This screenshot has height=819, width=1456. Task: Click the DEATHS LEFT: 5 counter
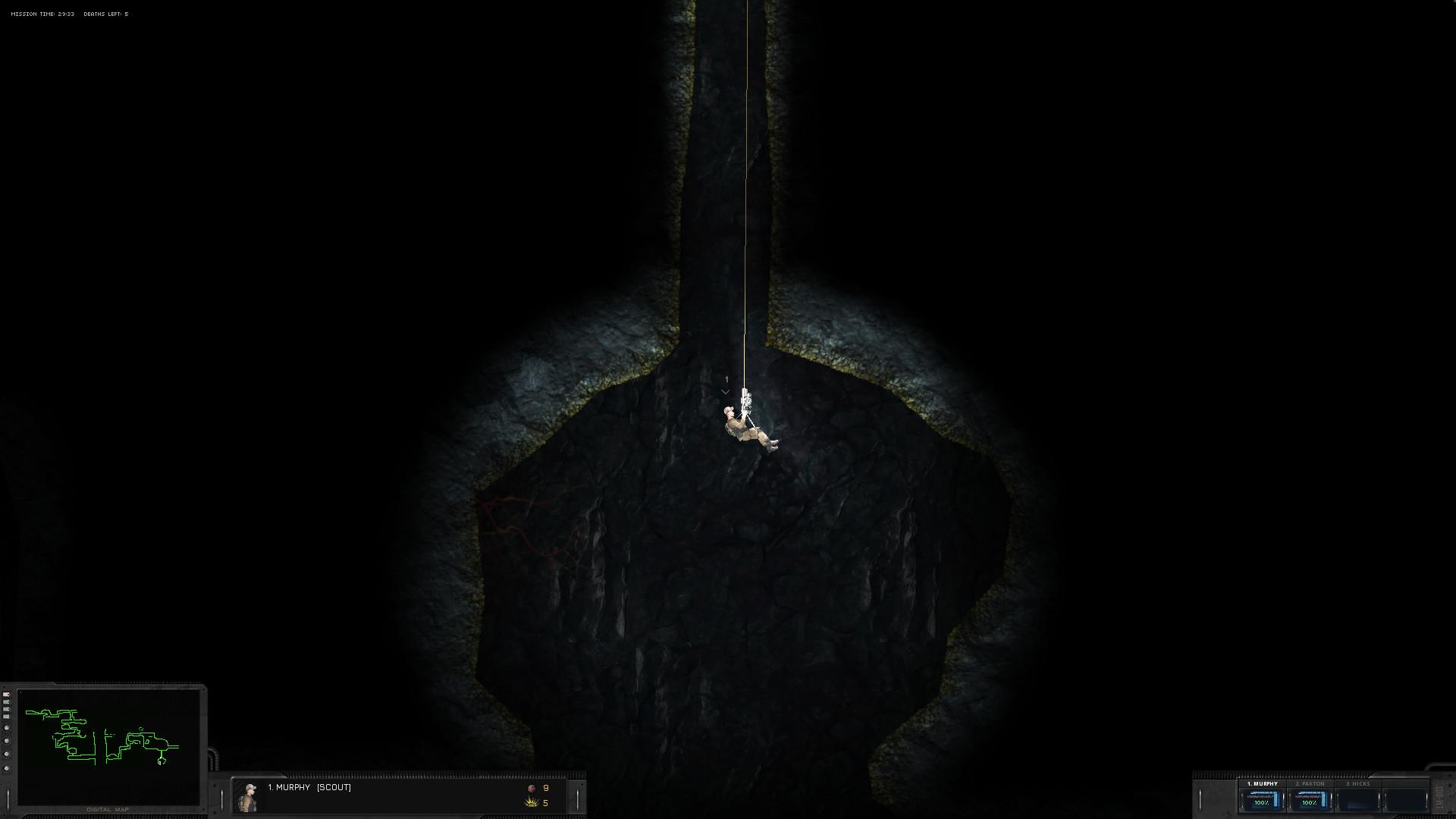106,13
